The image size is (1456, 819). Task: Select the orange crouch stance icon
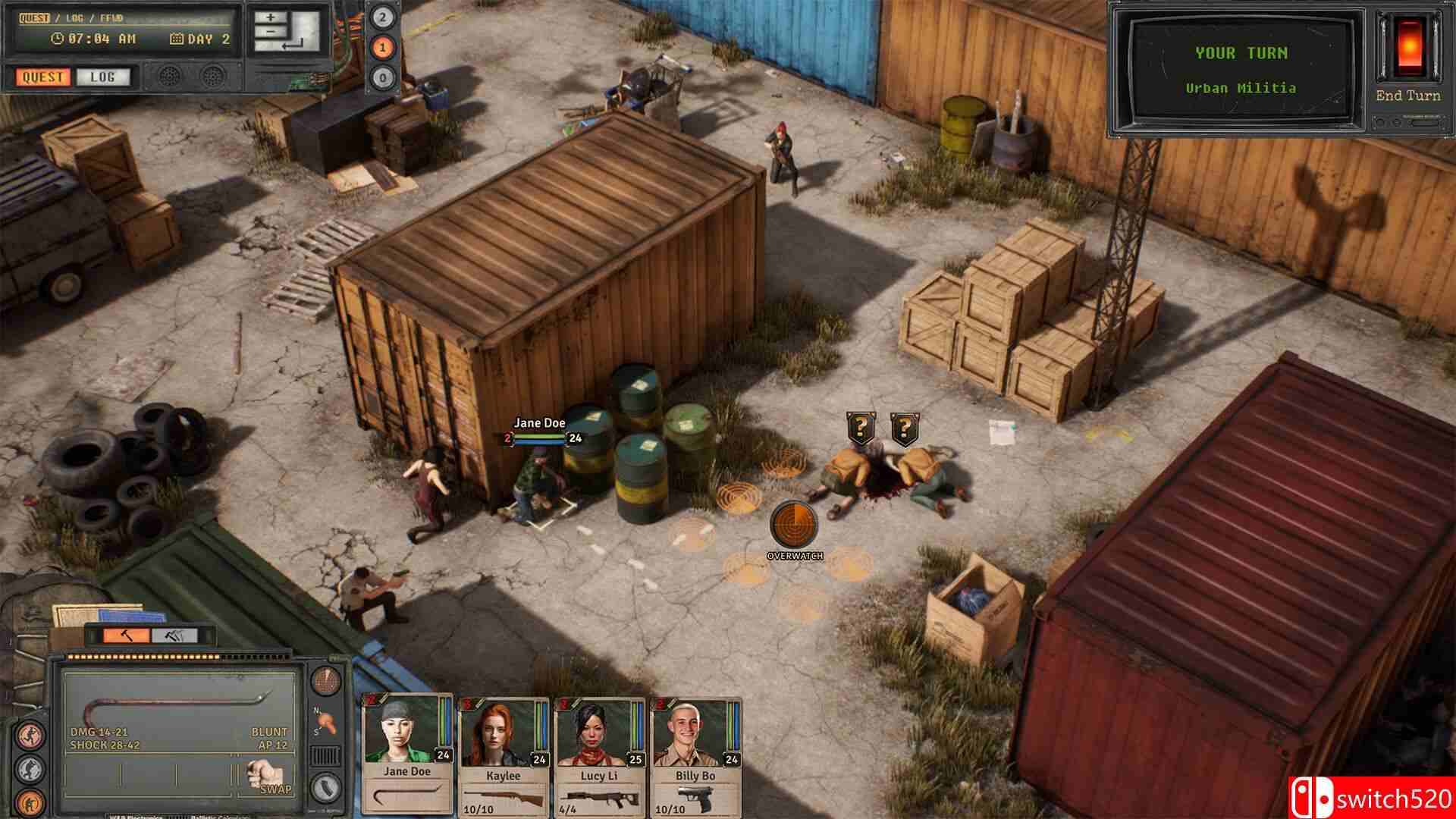pyautogui.click(x=30, y=802)
